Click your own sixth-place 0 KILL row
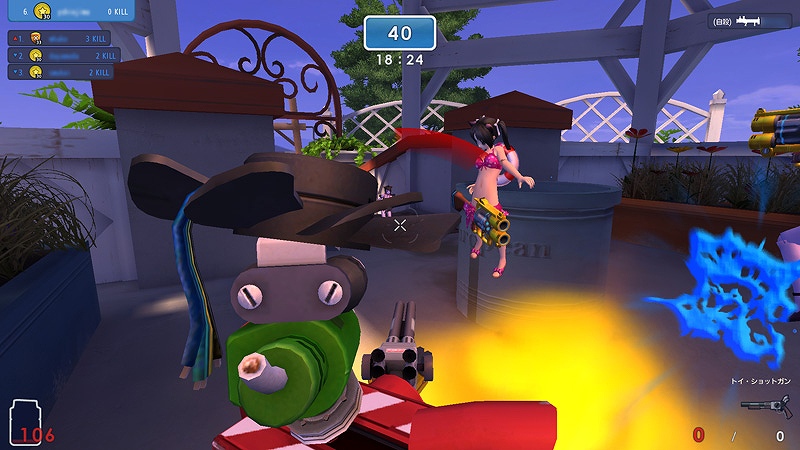The image size is (800, 450). pyautogui.click(x=70, y=12)
